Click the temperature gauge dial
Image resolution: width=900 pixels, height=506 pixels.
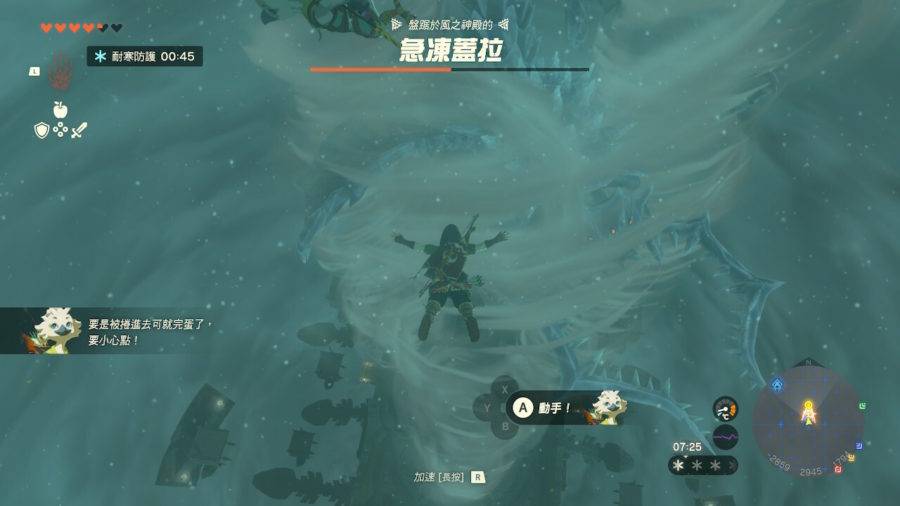(725, 408)
